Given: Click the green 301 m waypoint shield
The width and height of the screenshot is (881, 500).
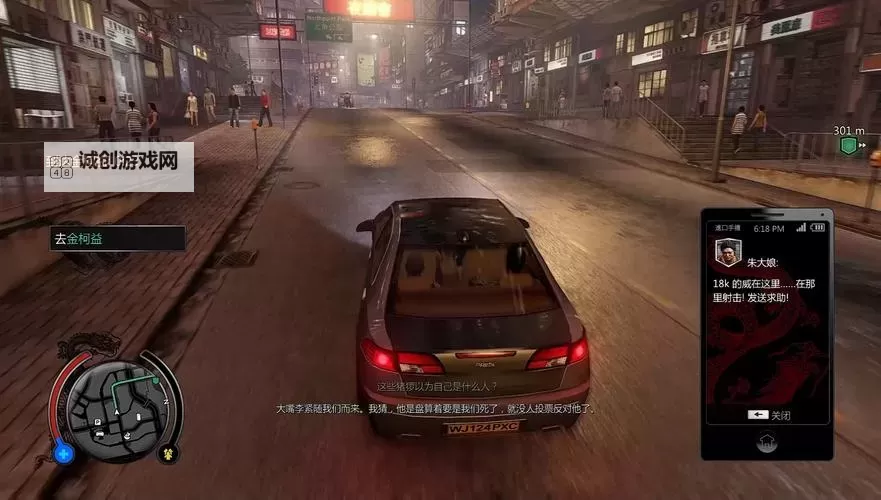Looking at the screenshot, I should pos(848,146).
